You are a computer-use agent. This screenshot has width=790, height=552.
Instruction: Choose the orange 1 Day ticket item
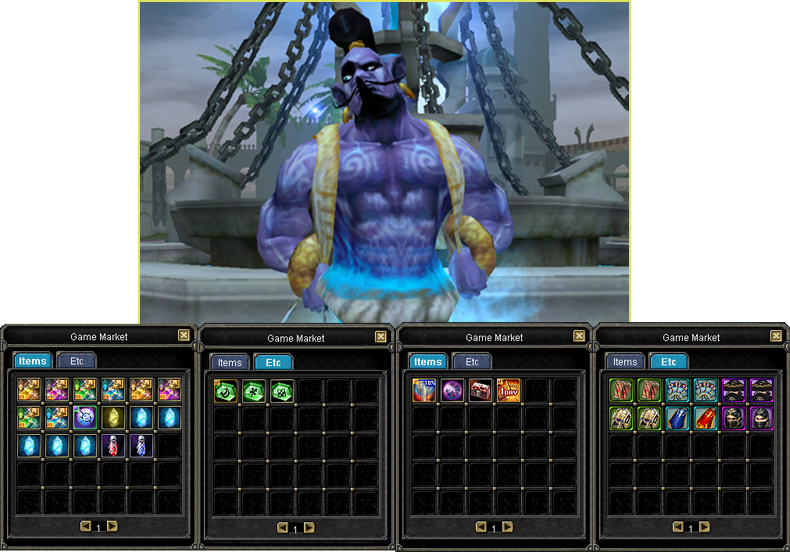point(509,390)
